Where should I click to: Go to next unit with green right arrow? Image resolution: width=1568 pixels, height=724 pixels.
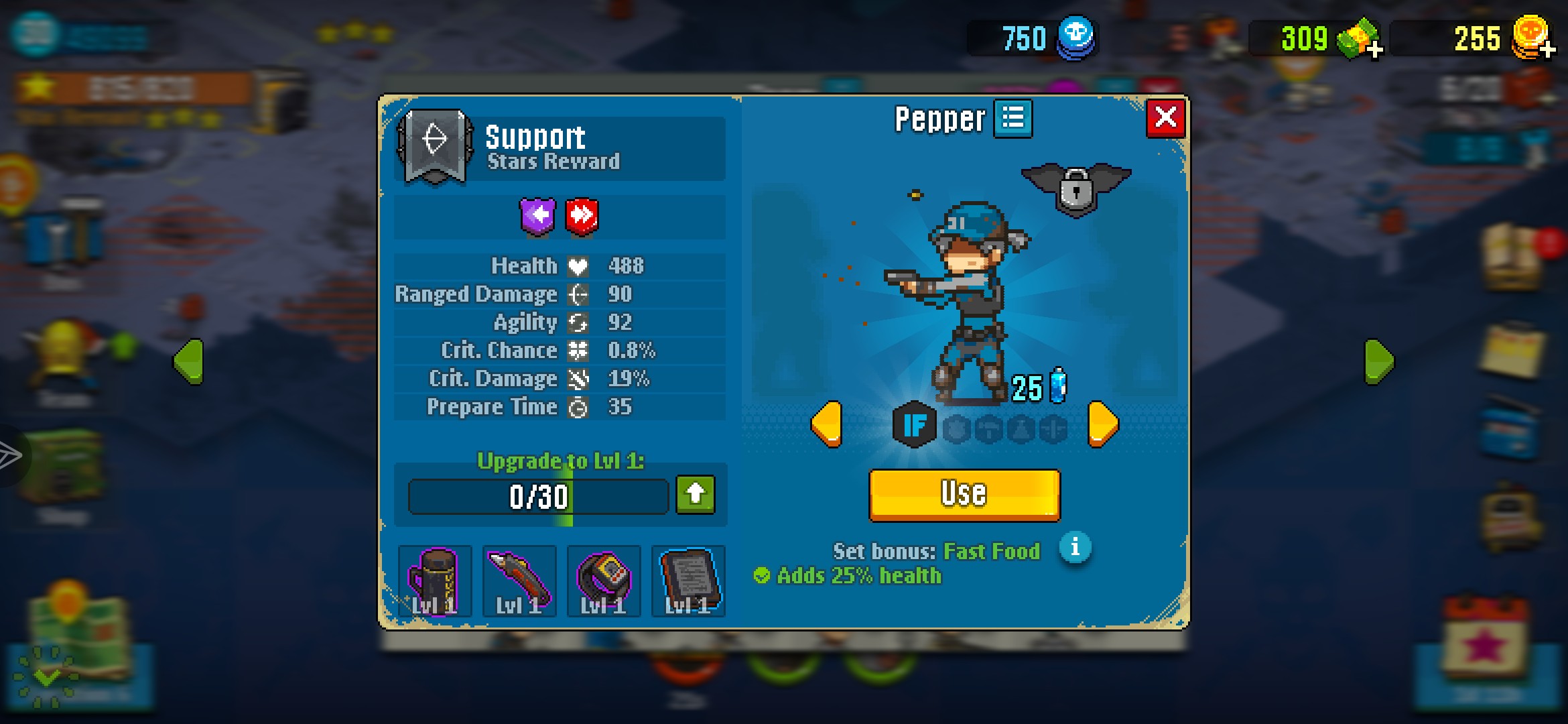[x=1379, y=361]
